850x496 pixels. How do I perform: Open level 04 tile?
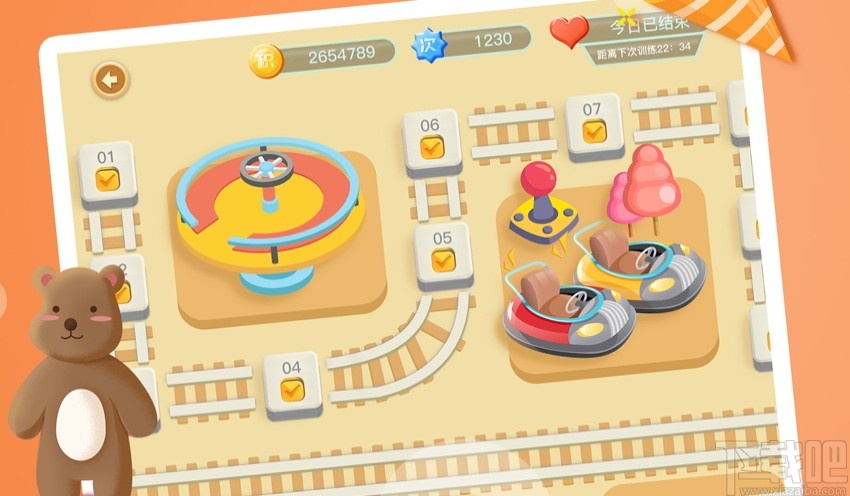click(291, 381)
